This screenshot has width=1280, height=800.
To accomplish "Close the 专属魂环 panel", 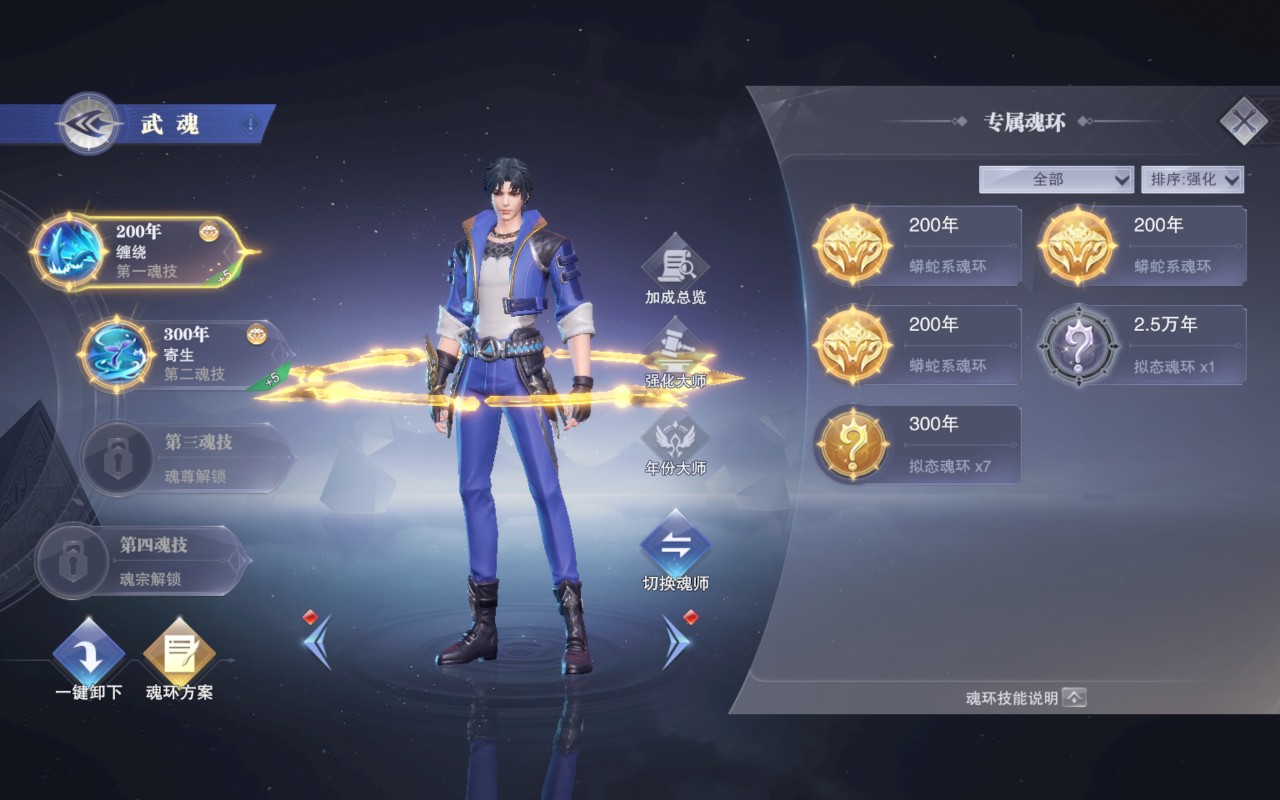I will pyautogui.click(x=1243, y=122).
